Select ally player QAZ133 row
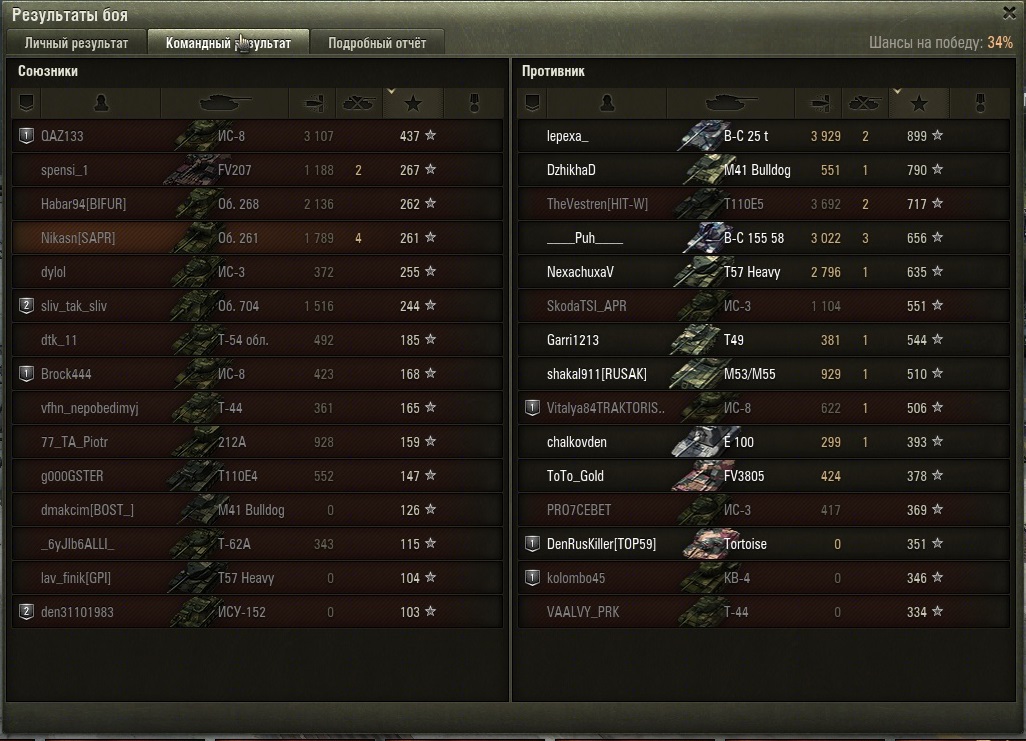This screenshot has height=741, width=1026. pyautogui.click(x=62, y=136)
